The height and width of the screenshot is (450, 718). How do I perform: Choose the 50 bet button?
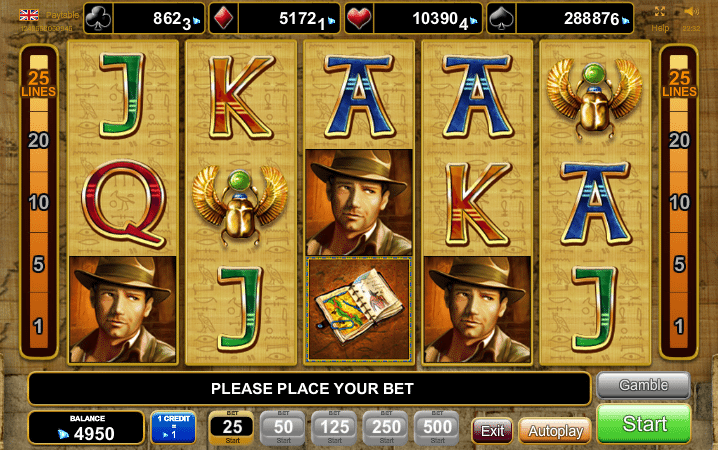[283, 428]
